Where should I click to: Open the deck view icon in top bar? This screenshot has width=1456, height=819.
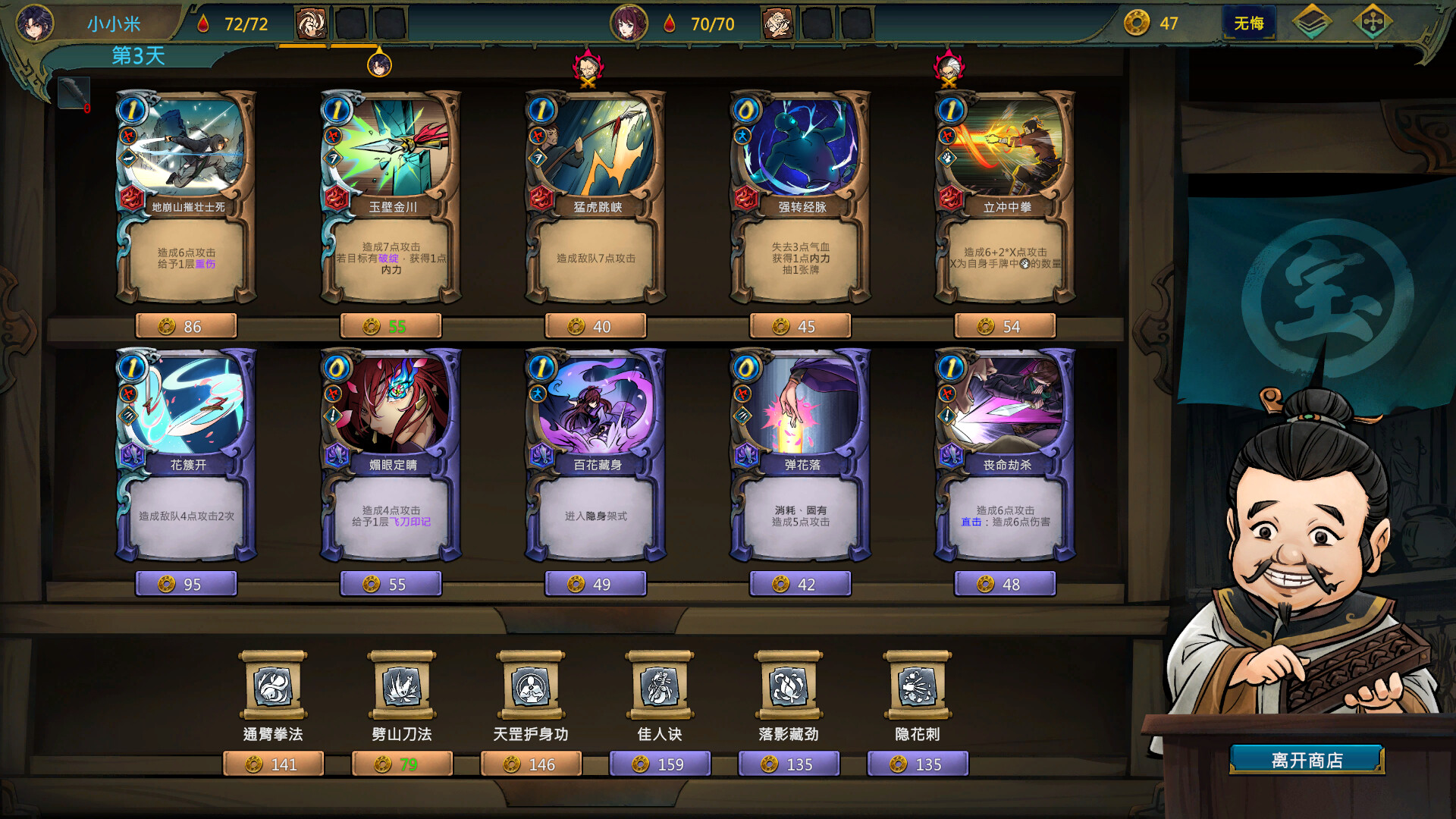[1317, 23]
